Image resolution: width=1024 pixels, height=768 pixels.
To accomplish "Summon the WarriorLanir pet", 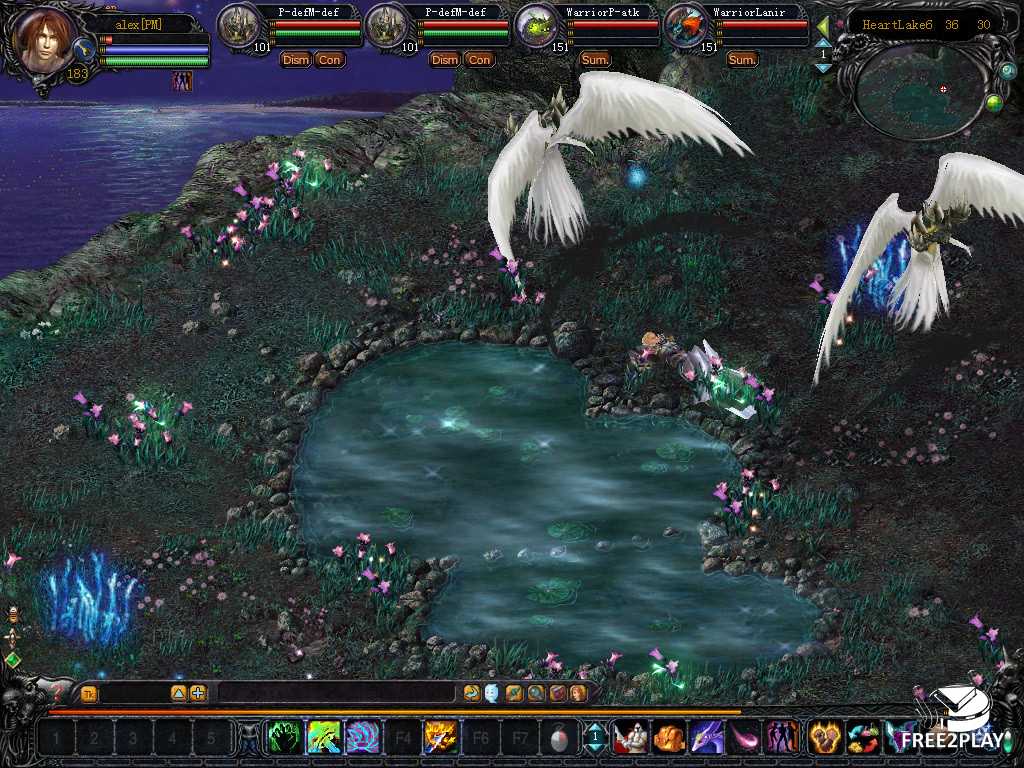I will click(742, 60).
